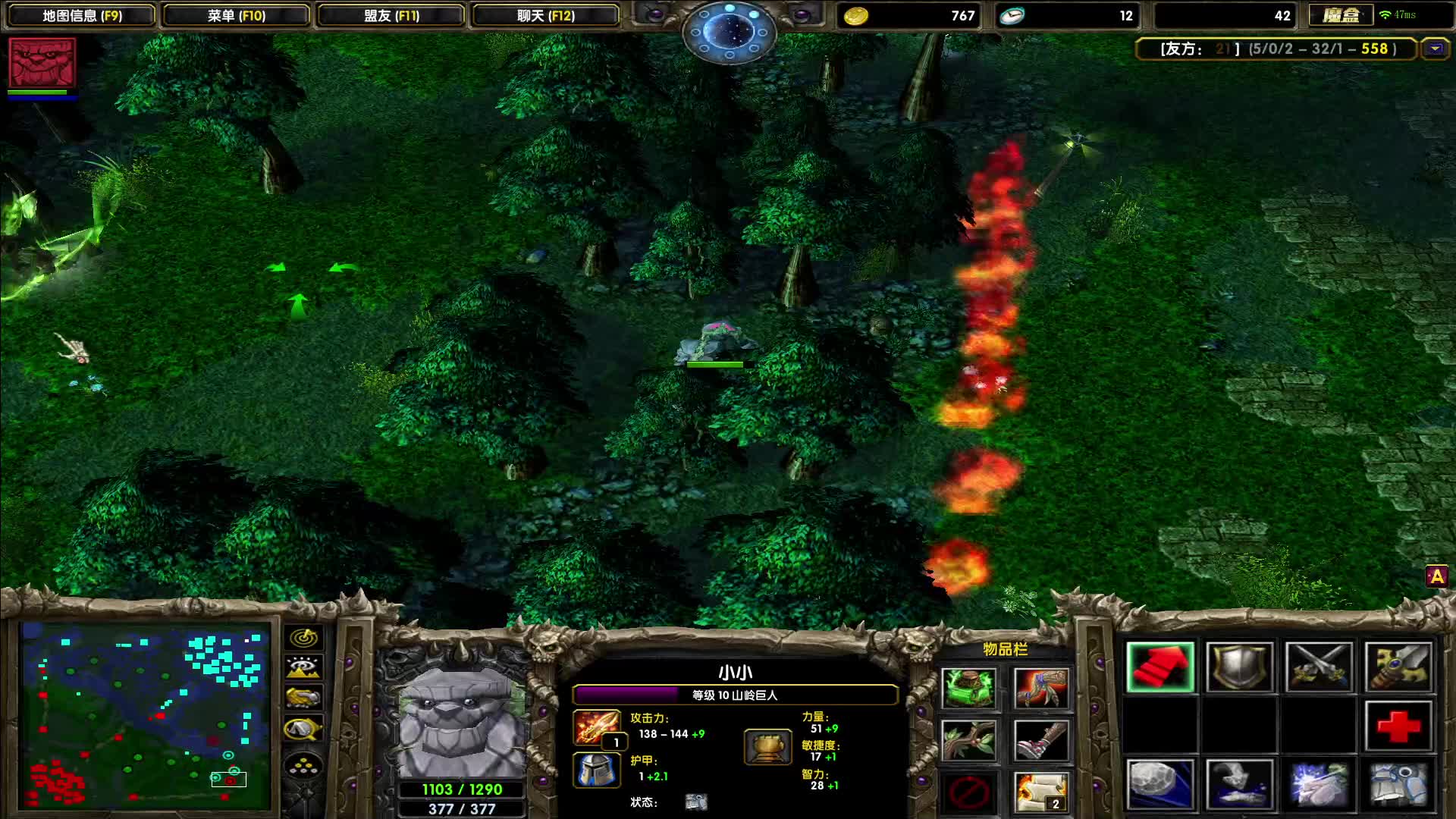
Task: Click the Tiny hero portrait
Action: pos(461,720)
